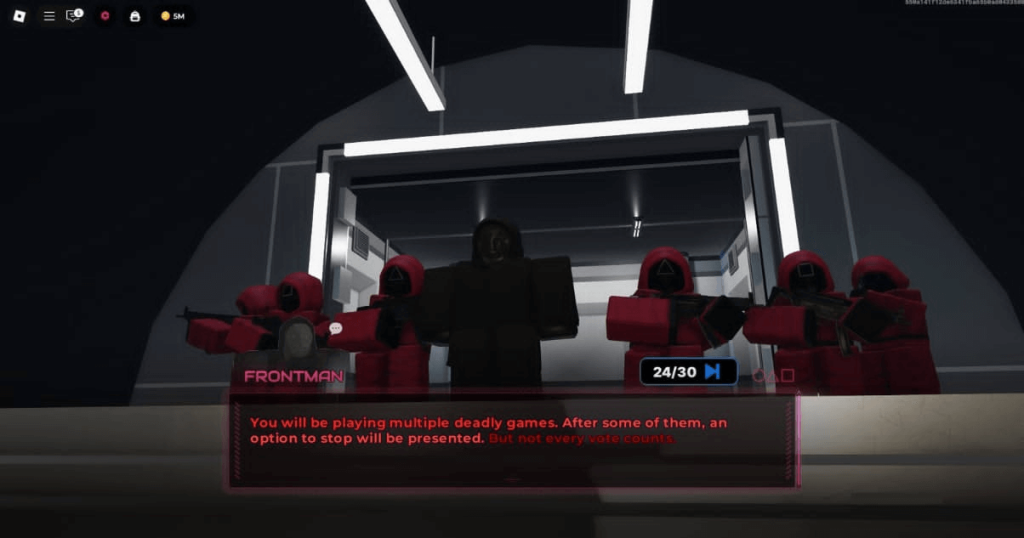Open the backpack inventory icon
1024x538 pixels.
point(135,16)
